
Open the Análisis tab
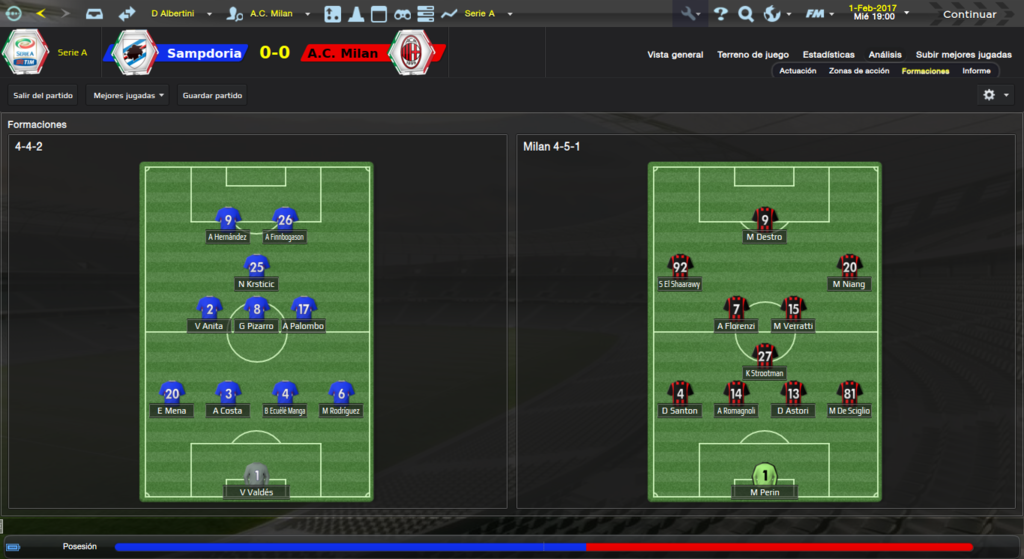[x=885, y=55]
